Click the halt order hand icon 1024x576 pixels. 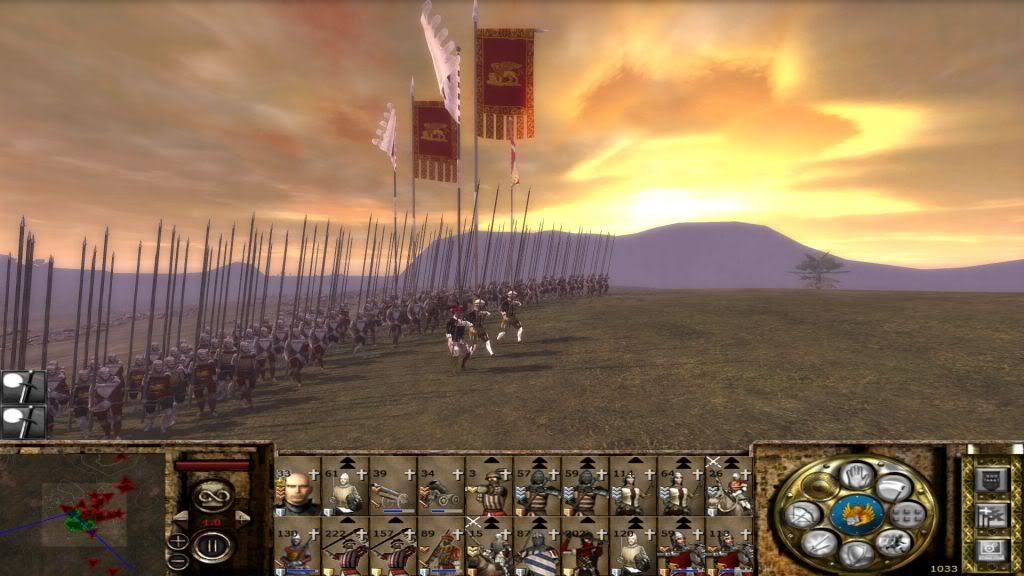point(857,475)
